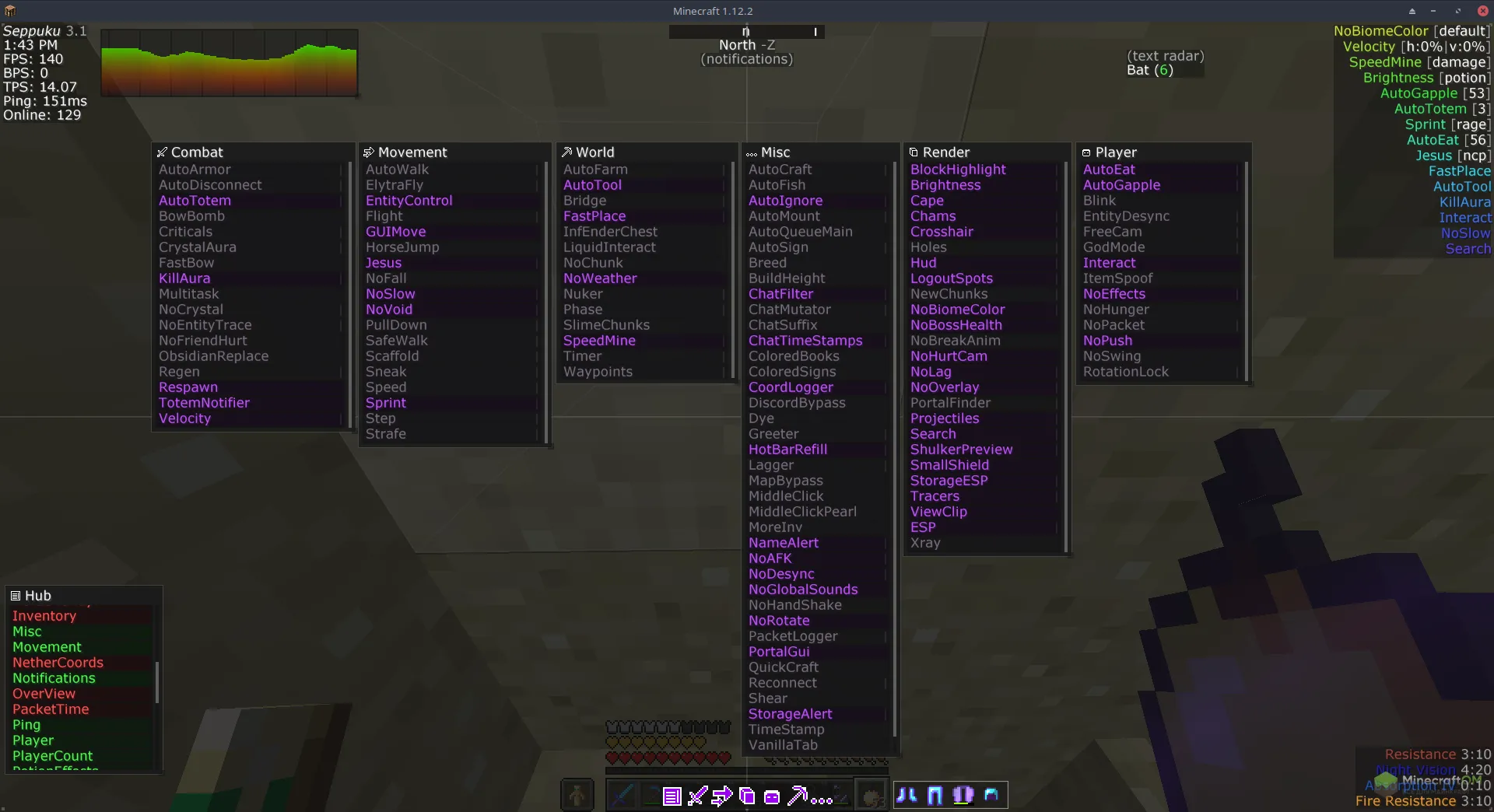Turn off the ChatTimeStamps module
This screenshot has width=1494, height=812.
click(x=805, y=341)
